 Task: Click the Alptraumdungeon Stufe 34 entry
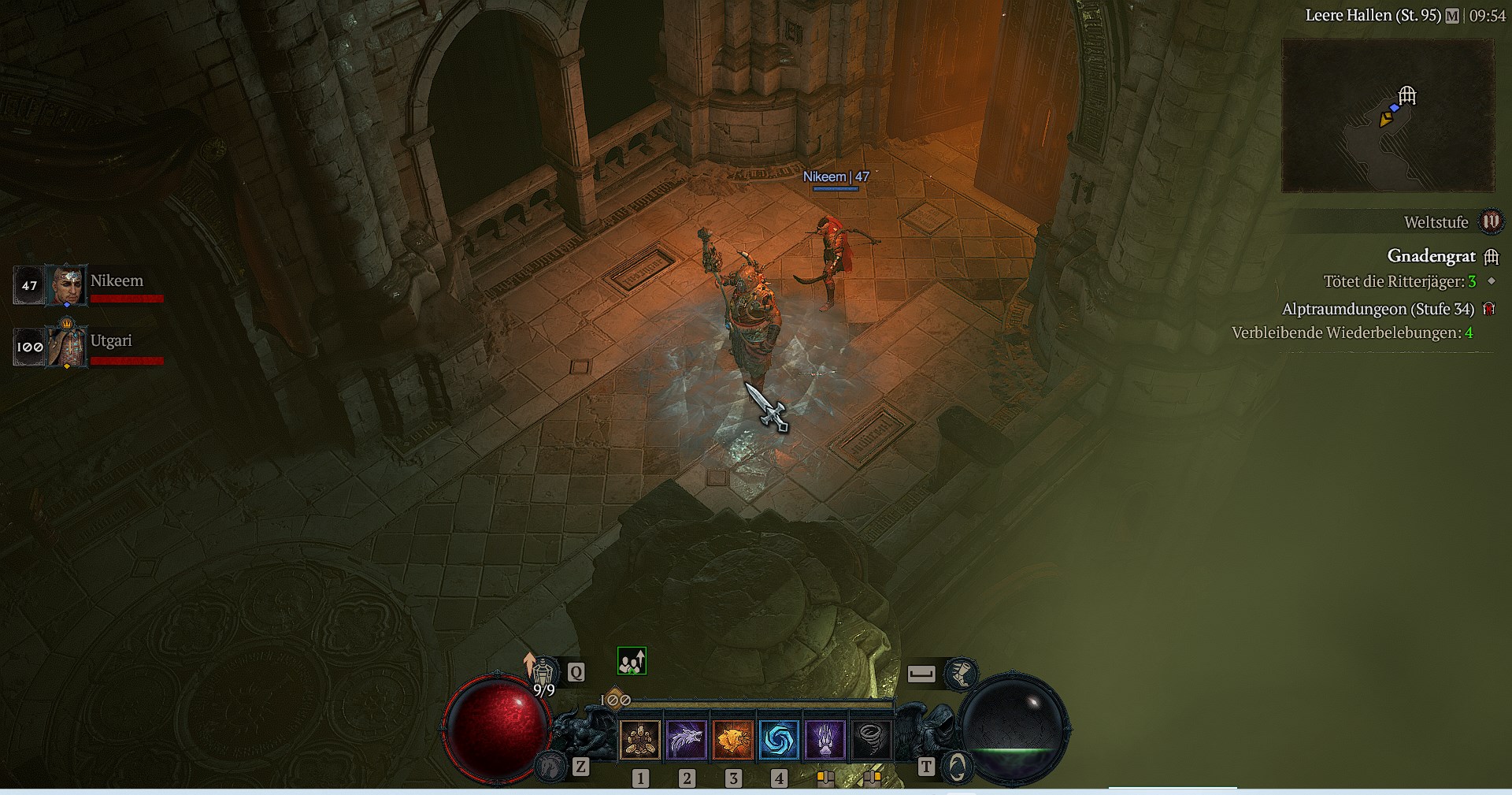[x=1377, y=309]
